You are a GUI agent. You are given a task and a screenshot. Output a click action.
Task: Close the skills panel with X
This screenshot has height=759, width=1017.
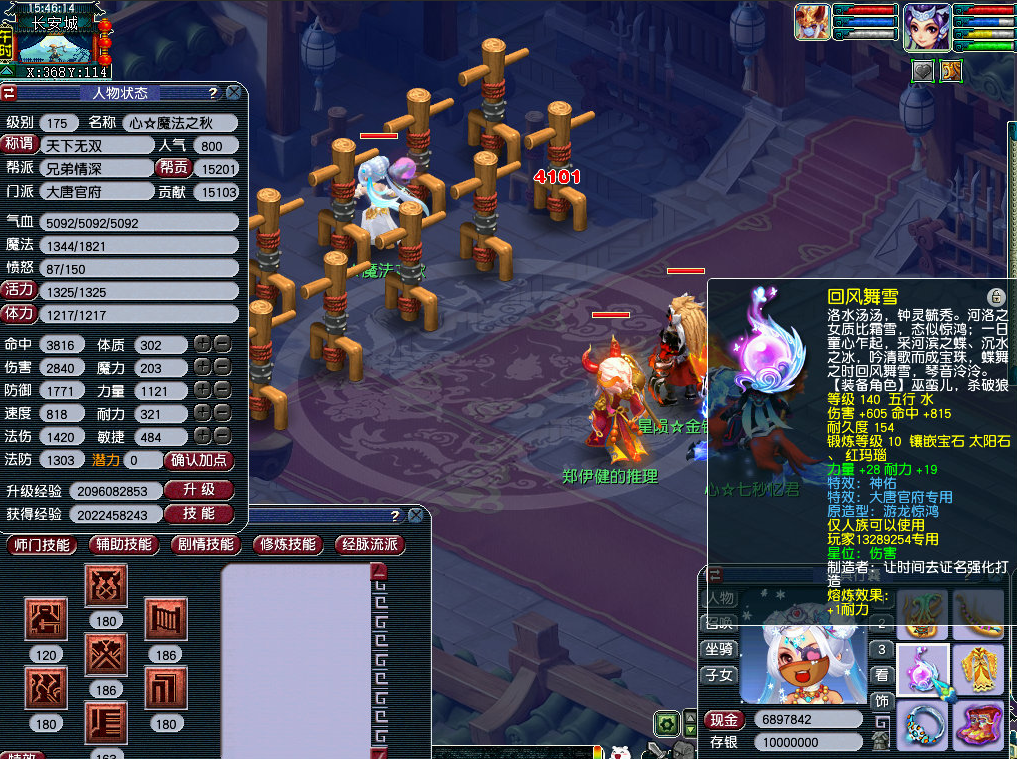coord(414,516)
